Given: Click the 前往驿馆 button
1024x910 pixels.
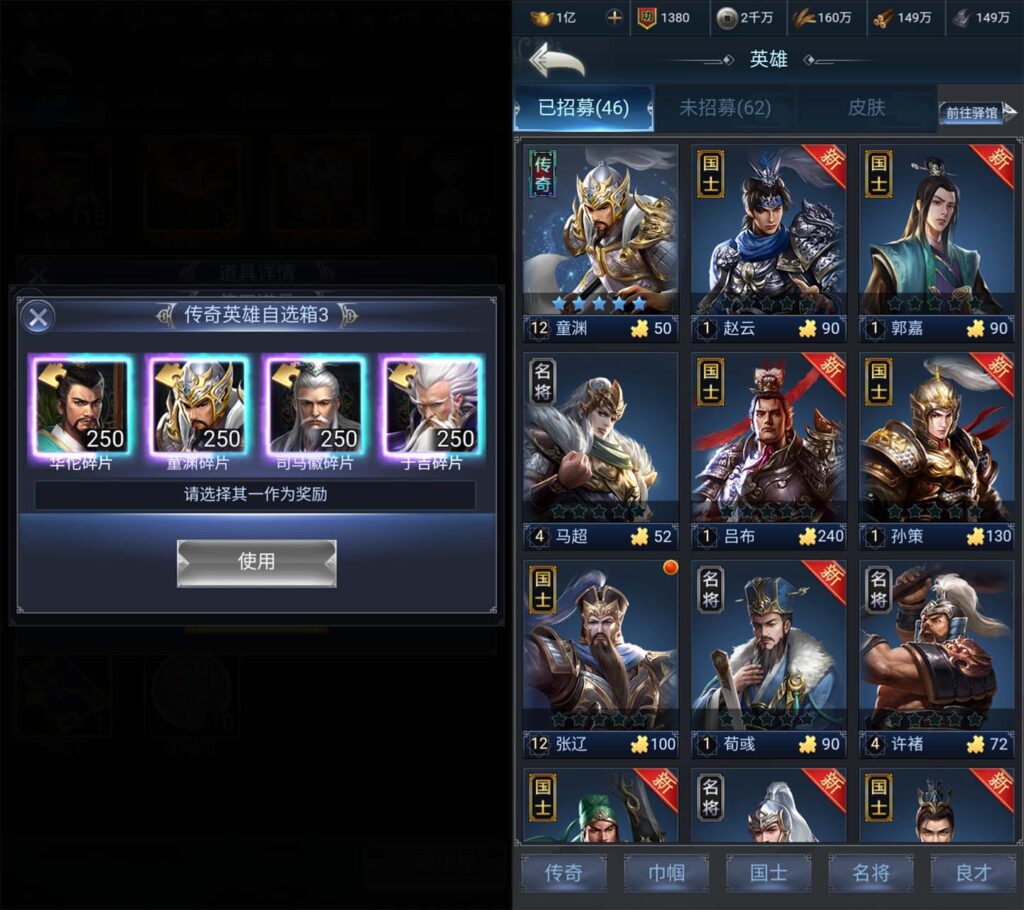Looking at the screenshot, I should pyautogui.click(x=972, y=113).
